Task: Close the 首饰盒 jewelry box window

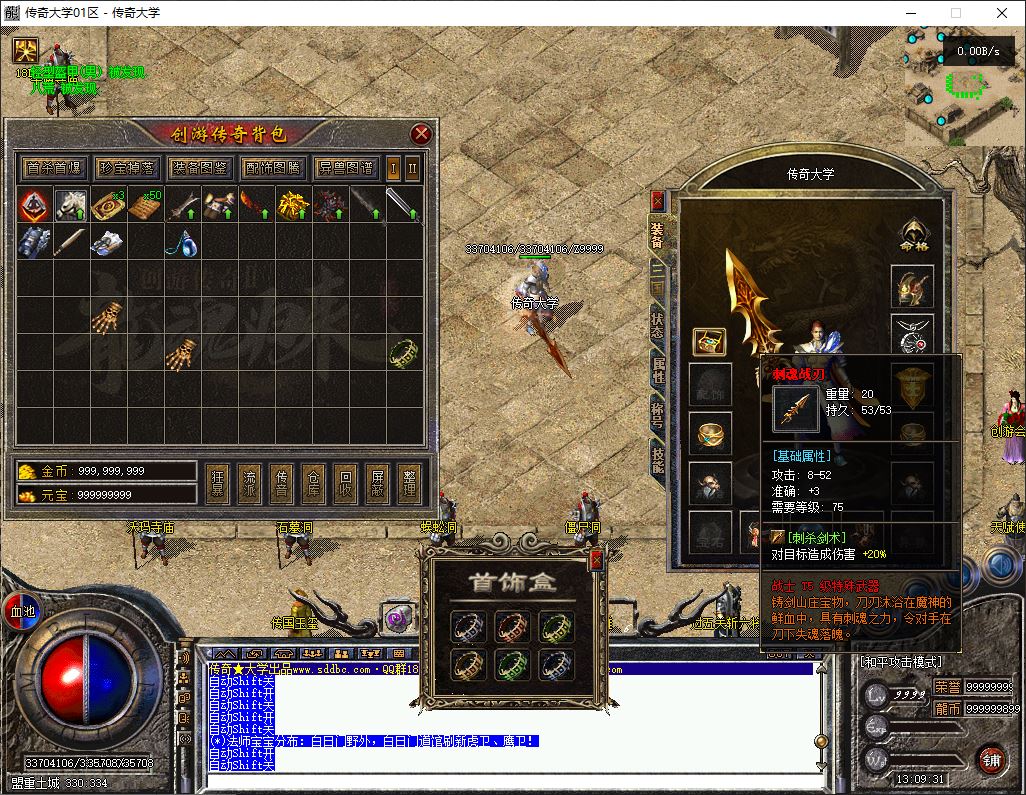Action: tap(596, 560)
